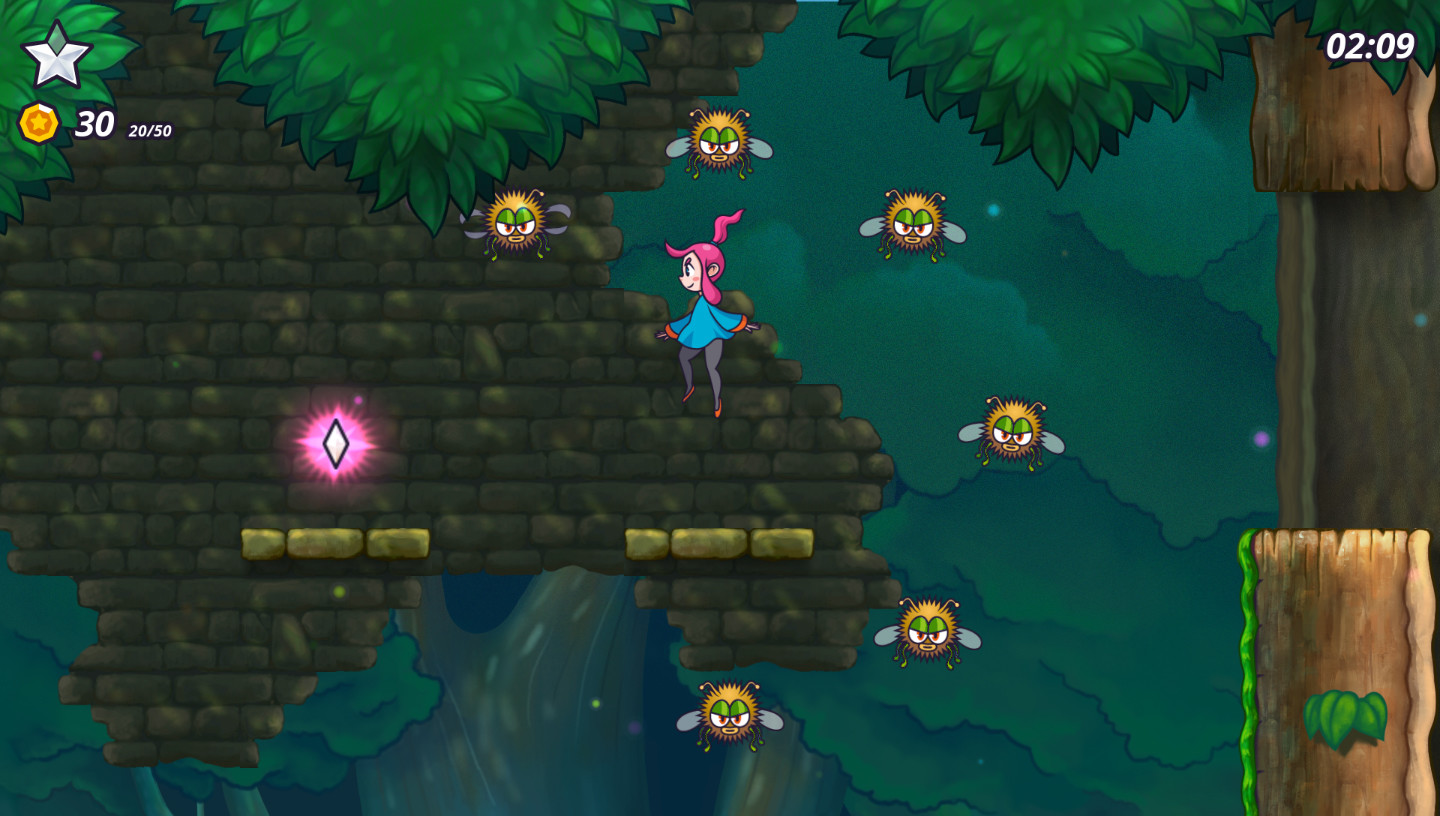Click the 02:09 timer display
The width and height of the screenshot is (1440, 816).
point(1372,44)
